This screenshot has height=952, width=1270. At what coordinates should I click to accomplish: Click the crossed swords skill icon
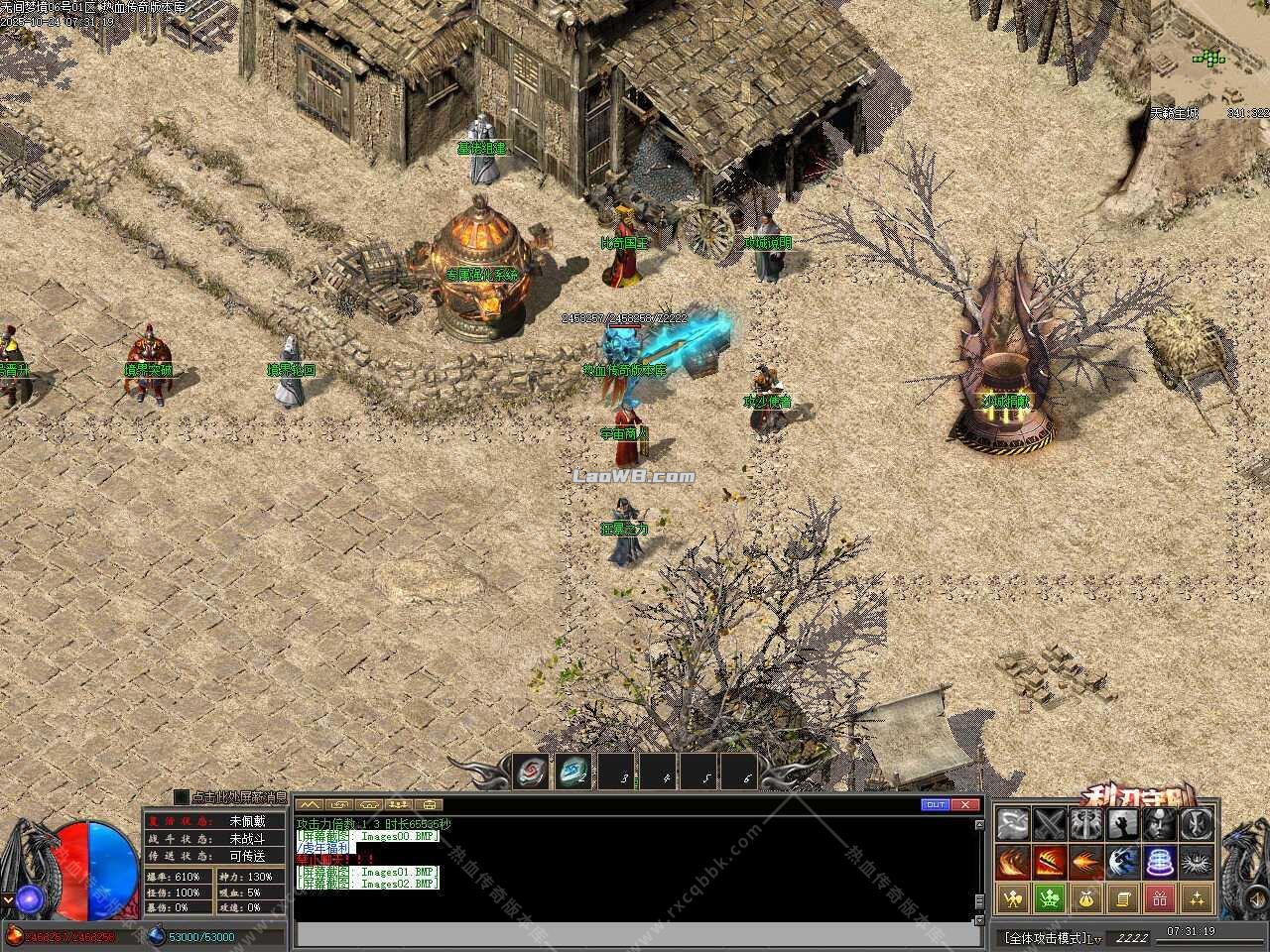pos(1049,823)
